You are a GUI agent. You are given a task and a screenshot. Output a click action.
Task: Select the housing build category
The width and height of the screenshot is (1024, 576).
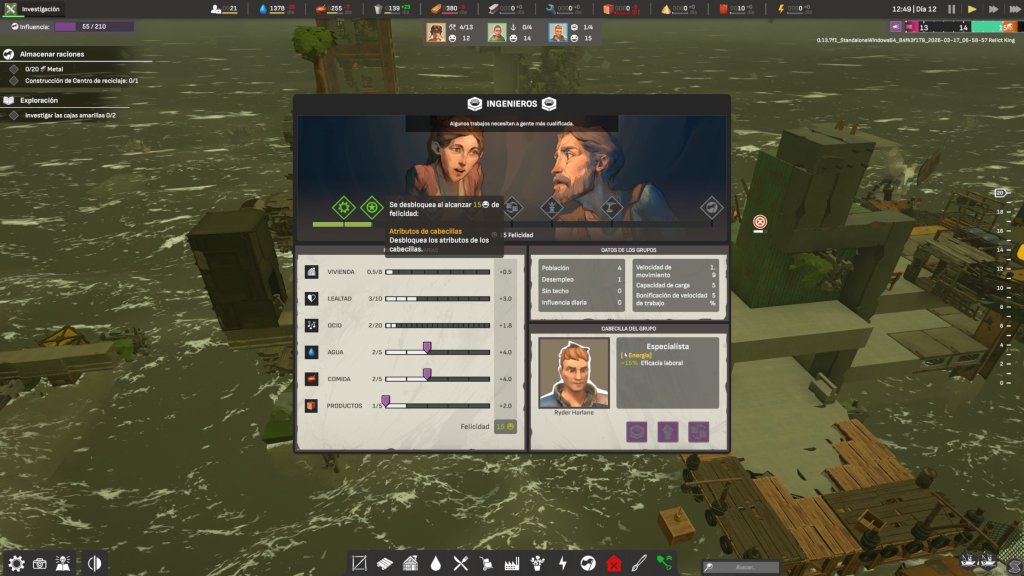point(411,563)
